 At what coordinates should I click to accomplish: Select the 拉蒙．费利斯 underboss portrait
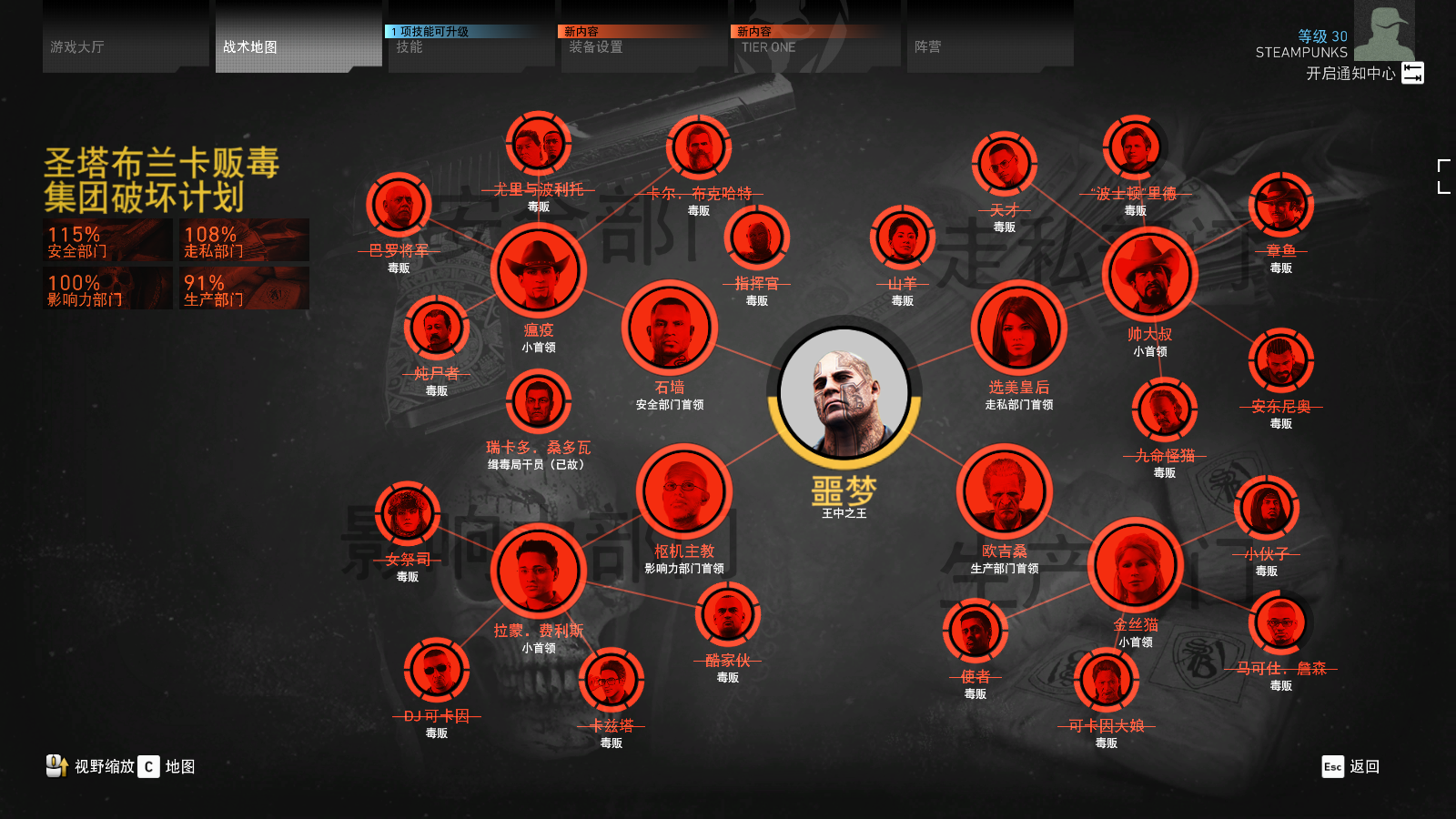538,571
